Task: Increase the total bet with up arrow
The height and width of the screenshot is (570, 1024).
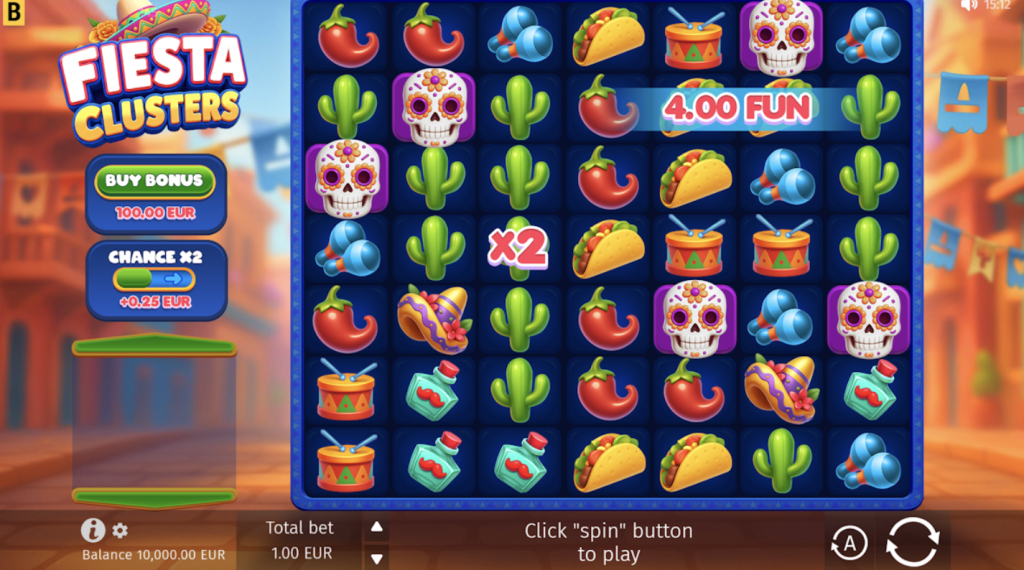Action: point(377,527)
